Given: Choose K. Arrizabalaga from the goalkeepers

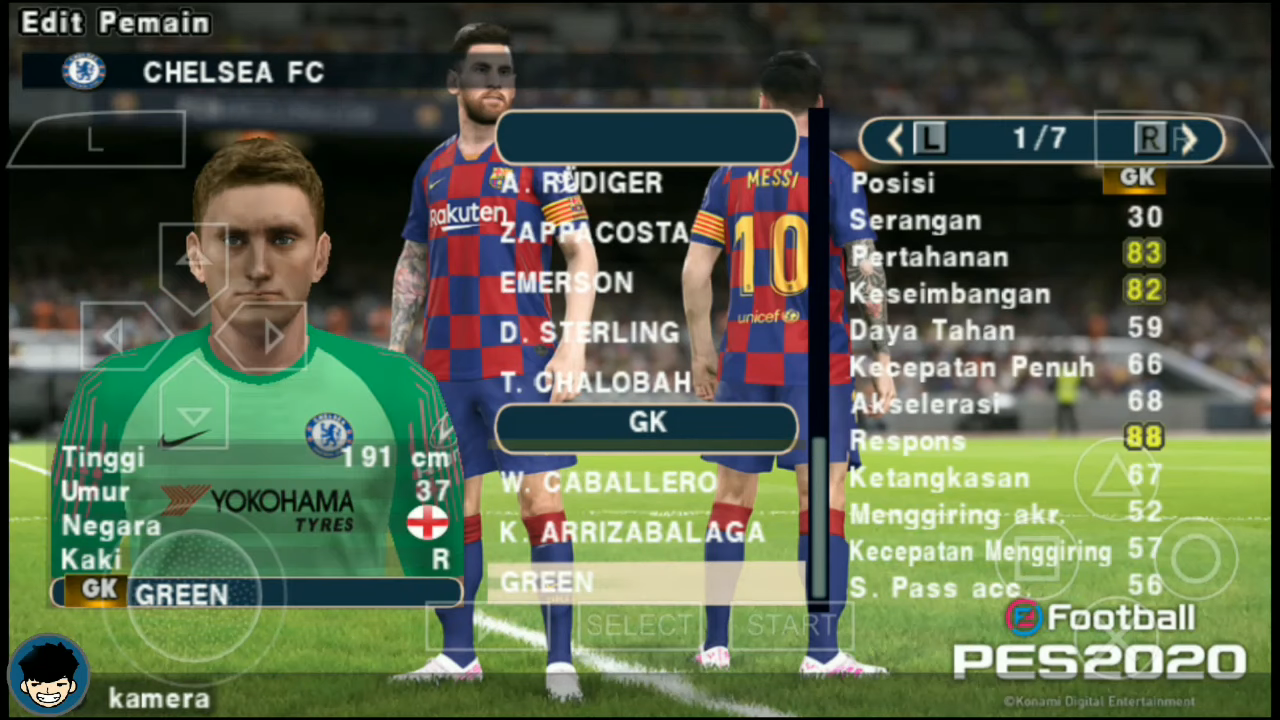Looking at the screenshot, I should (632, 532).
